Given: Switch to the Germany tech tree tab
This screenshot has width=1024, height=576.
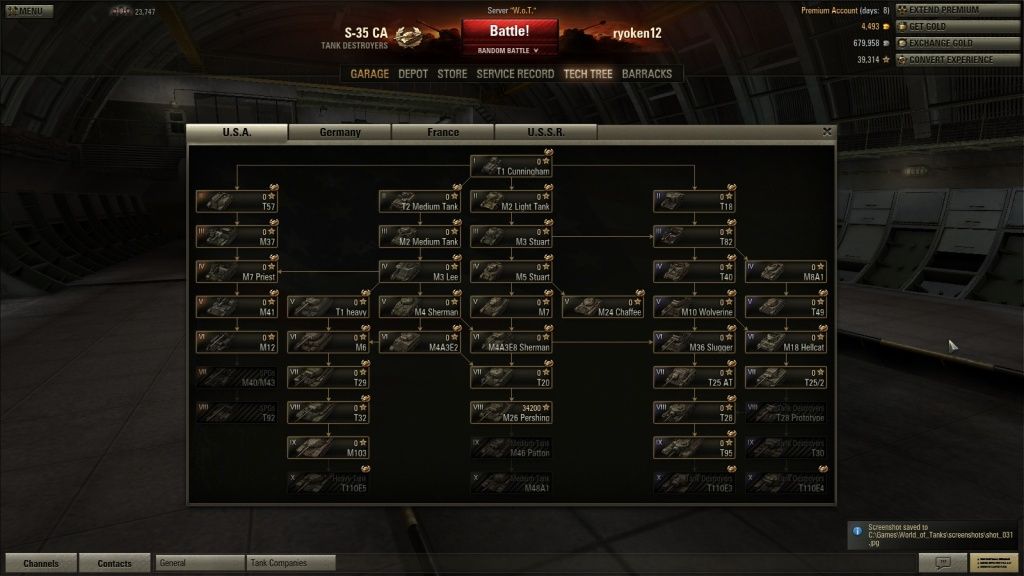Looking at the screenshot, I should 340,132.
